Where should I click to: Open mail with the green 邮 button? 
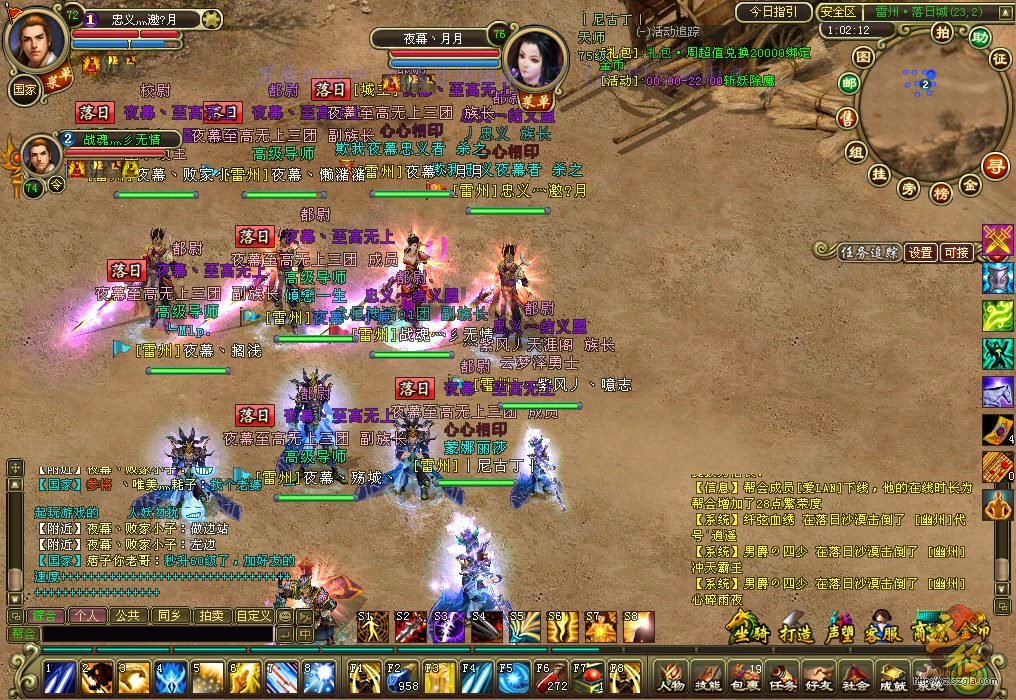[x=849, y=83]
